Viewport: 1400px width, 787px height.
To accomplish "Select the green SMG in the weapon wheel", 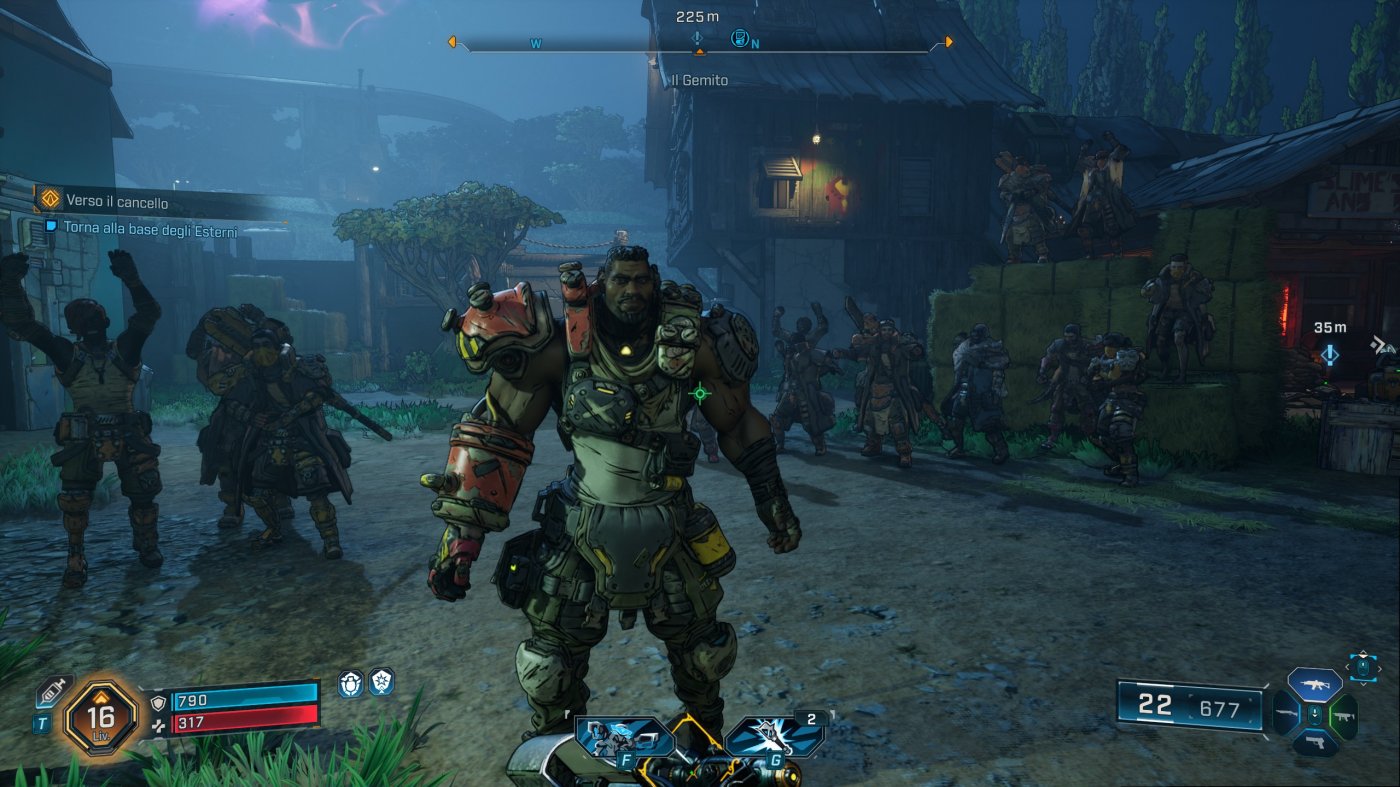I will pyautogui.click(x=1345, y=716).
